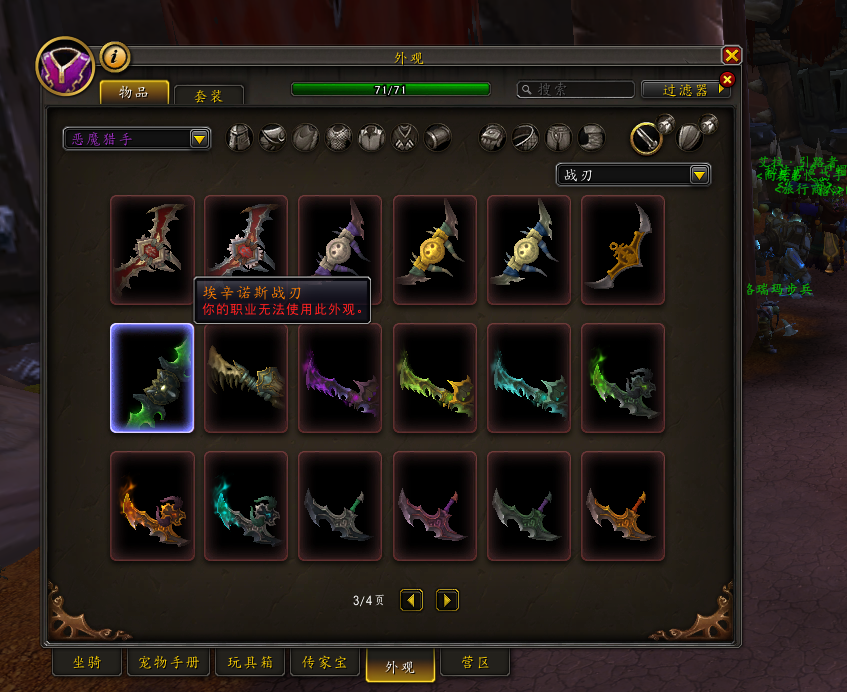Switch to the 玩具箱 toy box tab
The height and width of the screenshot is (692, 847).
[x=249, y=662]
